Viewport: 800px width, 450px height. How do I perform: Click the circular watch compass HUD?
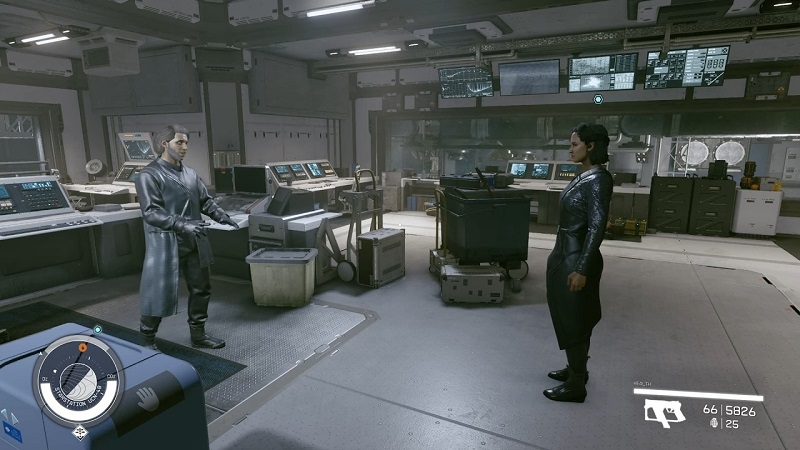coord(78,380)
